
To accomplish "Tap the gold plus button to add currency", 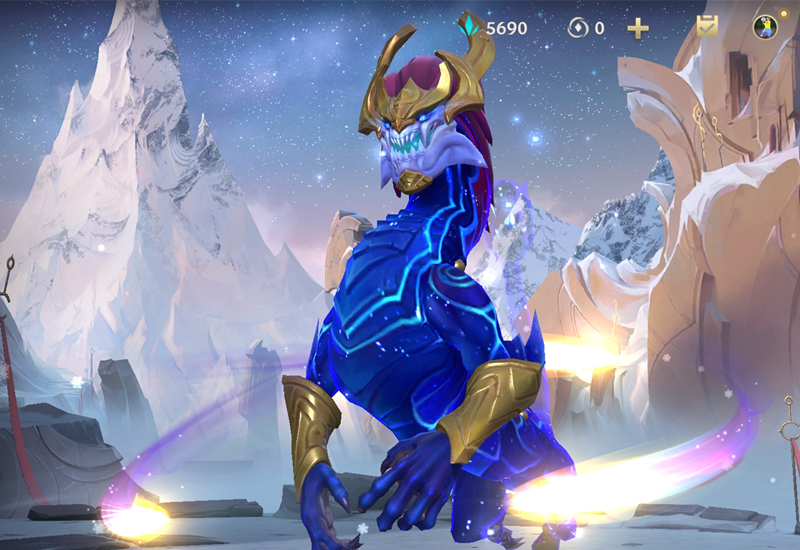I will pos(638,28).
